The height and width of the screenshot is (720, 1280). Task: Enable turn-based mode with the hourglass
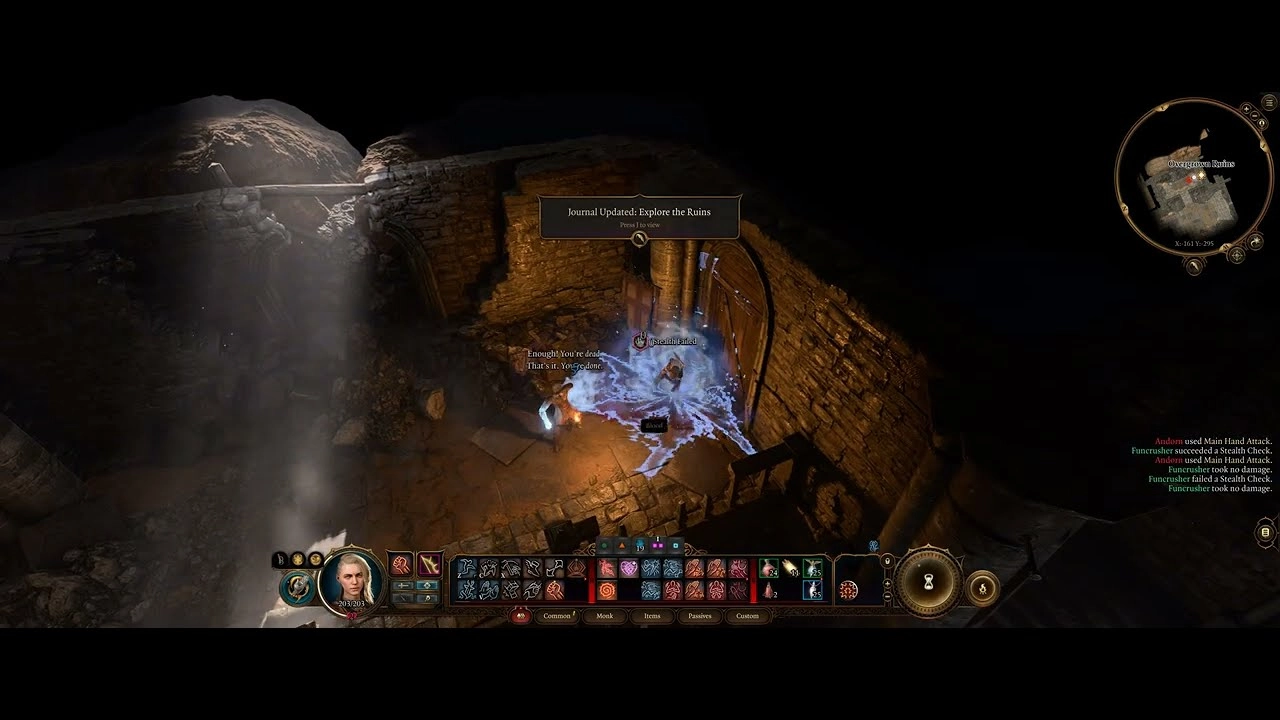(x=928, y=583)
